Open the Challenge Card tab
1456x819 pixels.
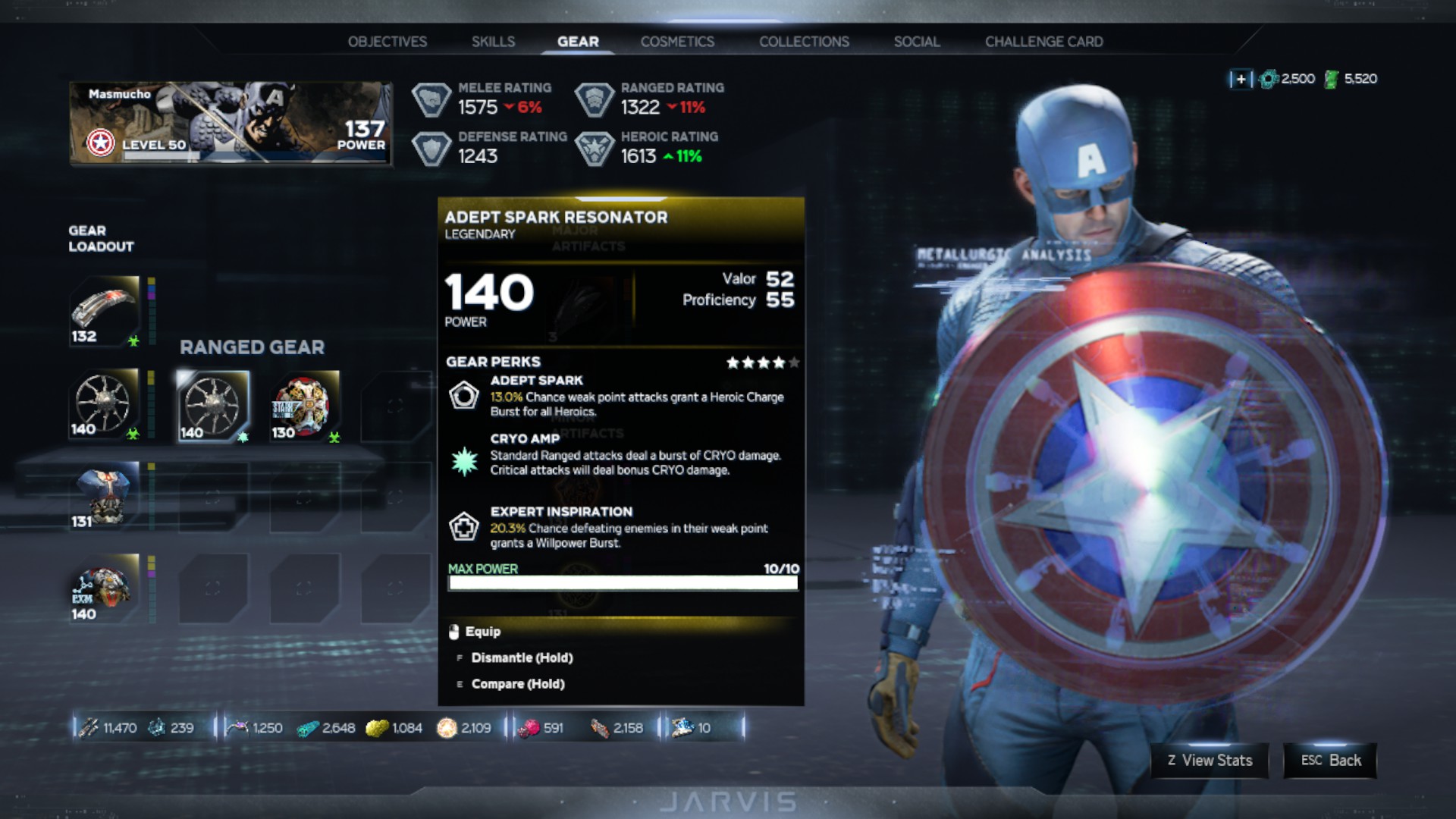pyautogui.click(x=1043, y=42)
